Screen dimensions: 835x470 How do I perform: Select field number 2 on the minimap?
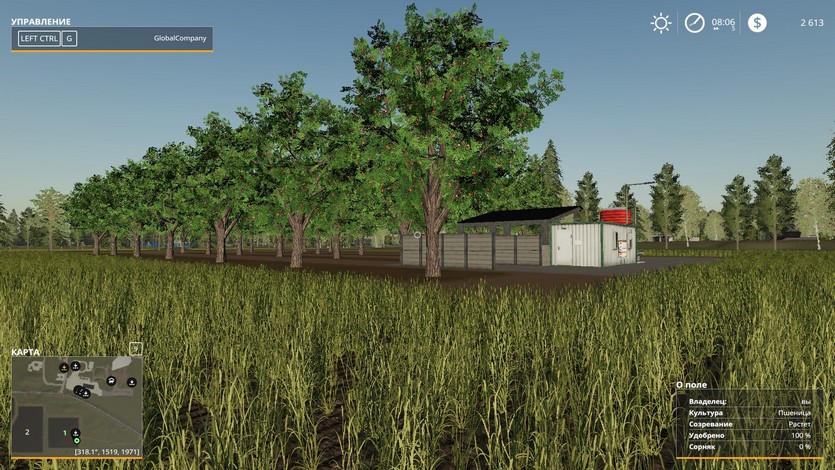pos(27,431)
